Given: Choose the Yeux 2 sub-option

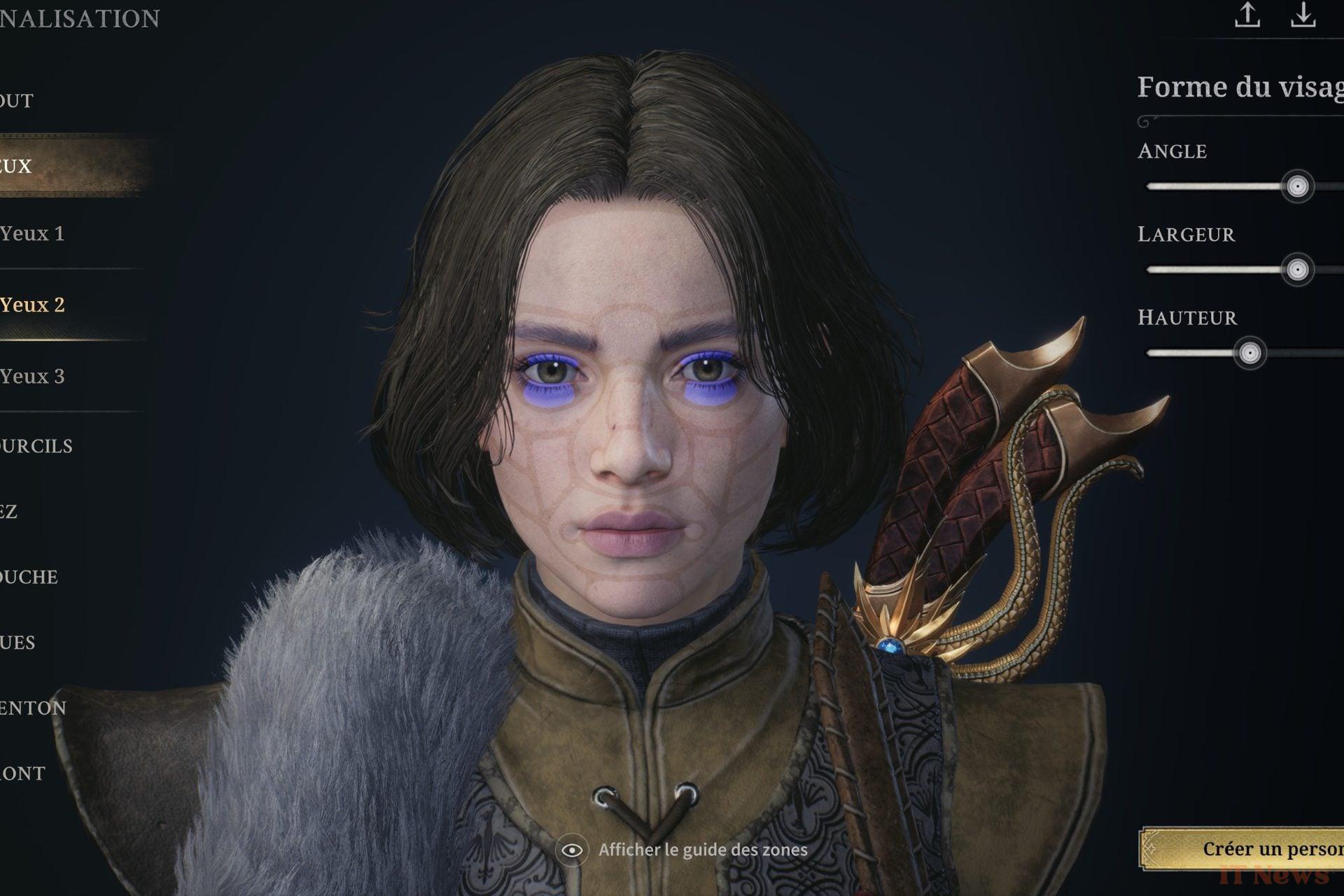Looking at the screenshot, I should [x=33, y=305].
